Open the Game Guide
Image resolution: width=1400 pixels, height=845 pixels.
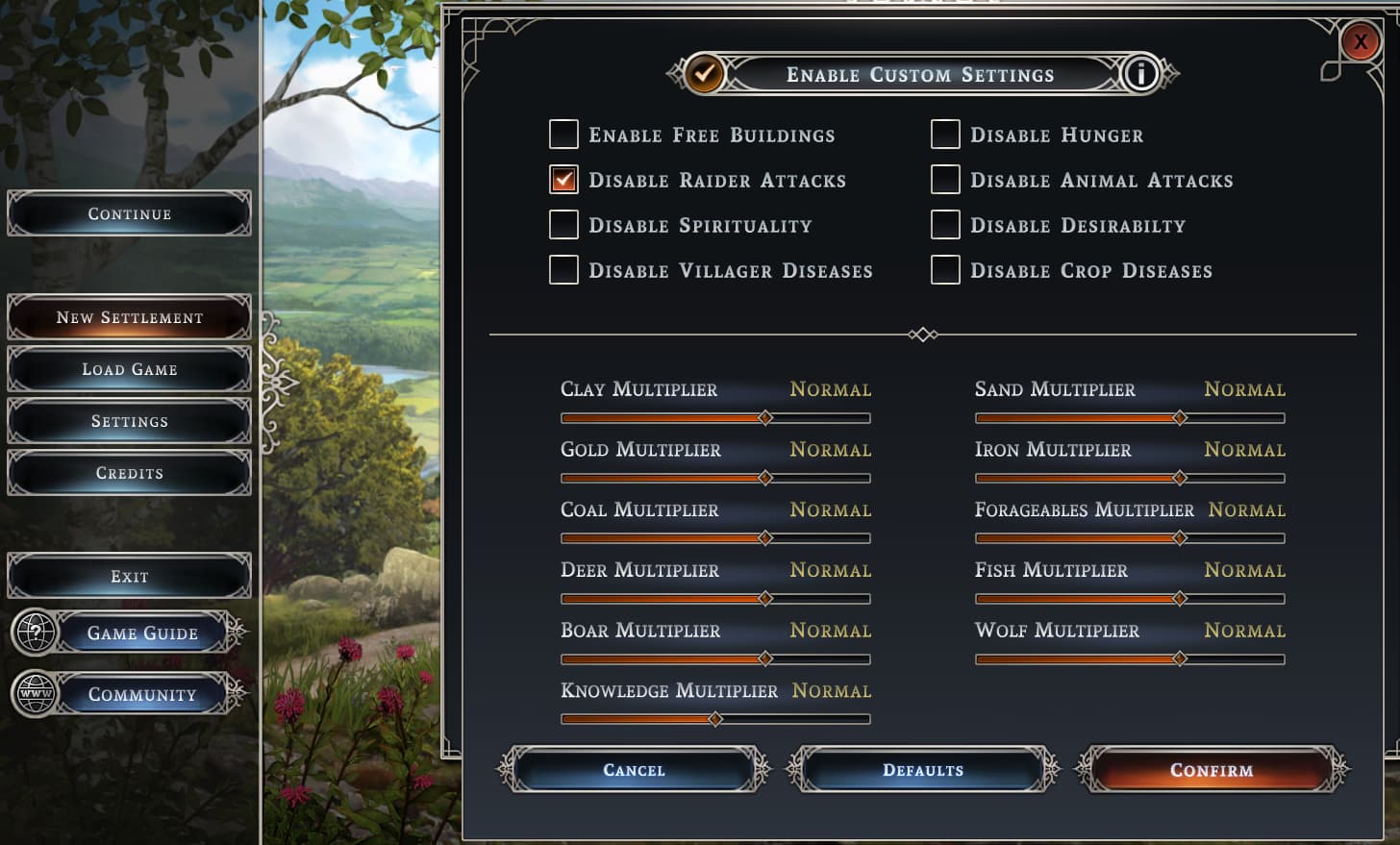pos(141,633)
